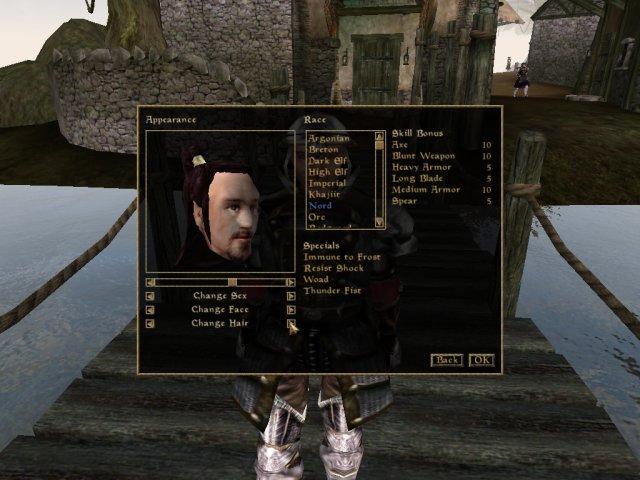640x480 pixels.
Task: Select the High Elf race
Action: coord(327,171)
